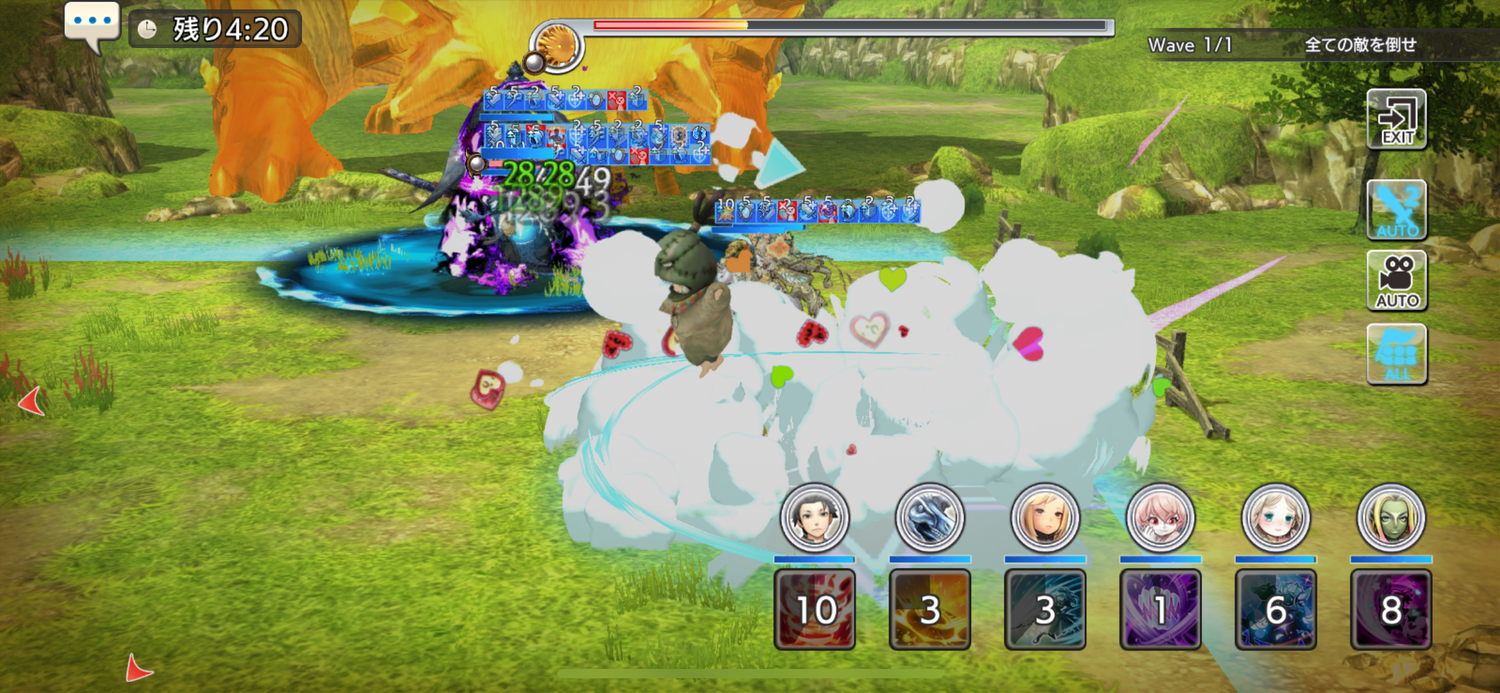Exit the battle with the EXIT button
The image size is (1500, 693).
point(1396,119)
